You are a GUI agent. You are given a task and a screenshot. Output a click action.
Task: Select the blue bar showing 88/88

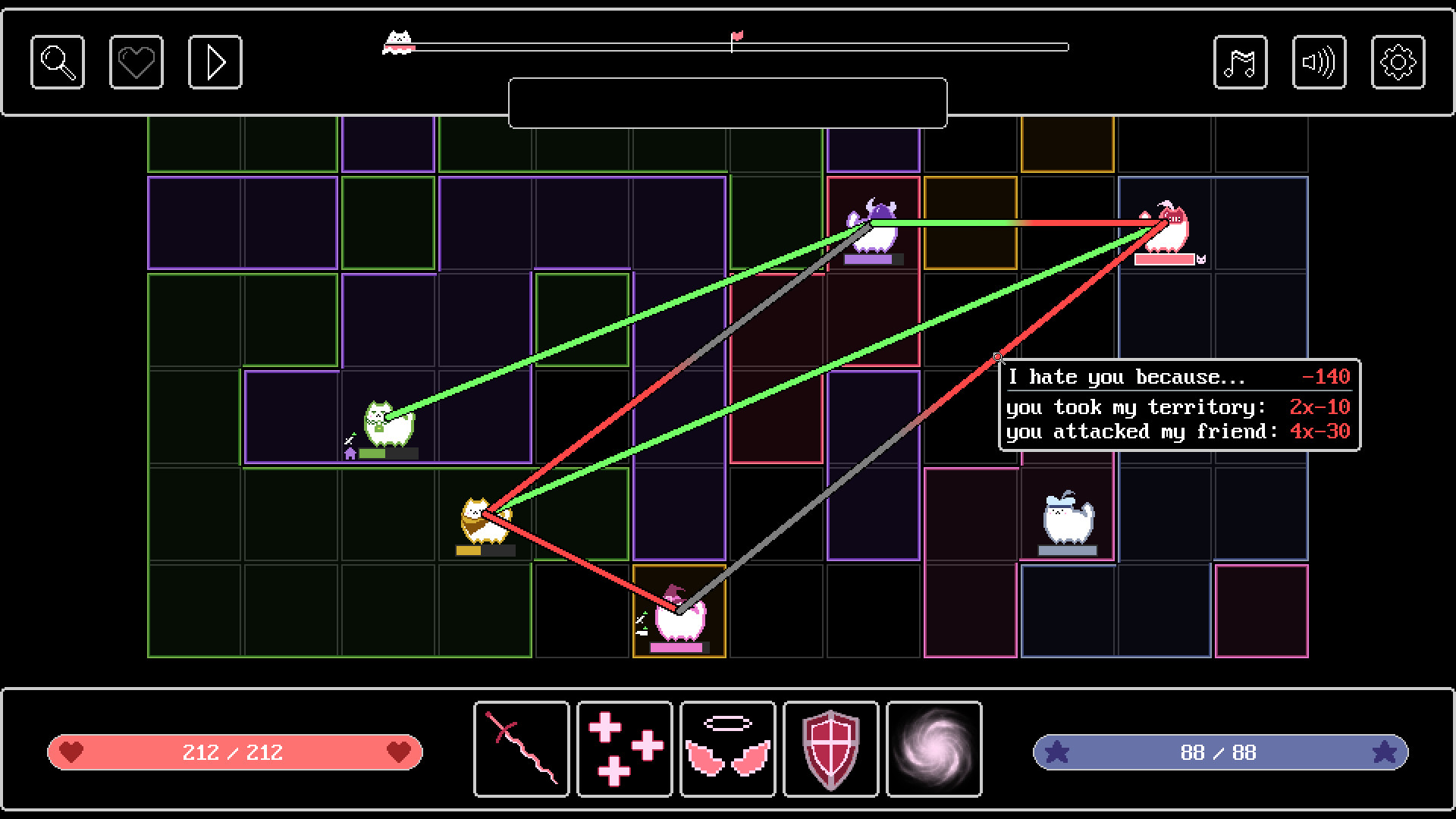click(x=1221, y=752)
